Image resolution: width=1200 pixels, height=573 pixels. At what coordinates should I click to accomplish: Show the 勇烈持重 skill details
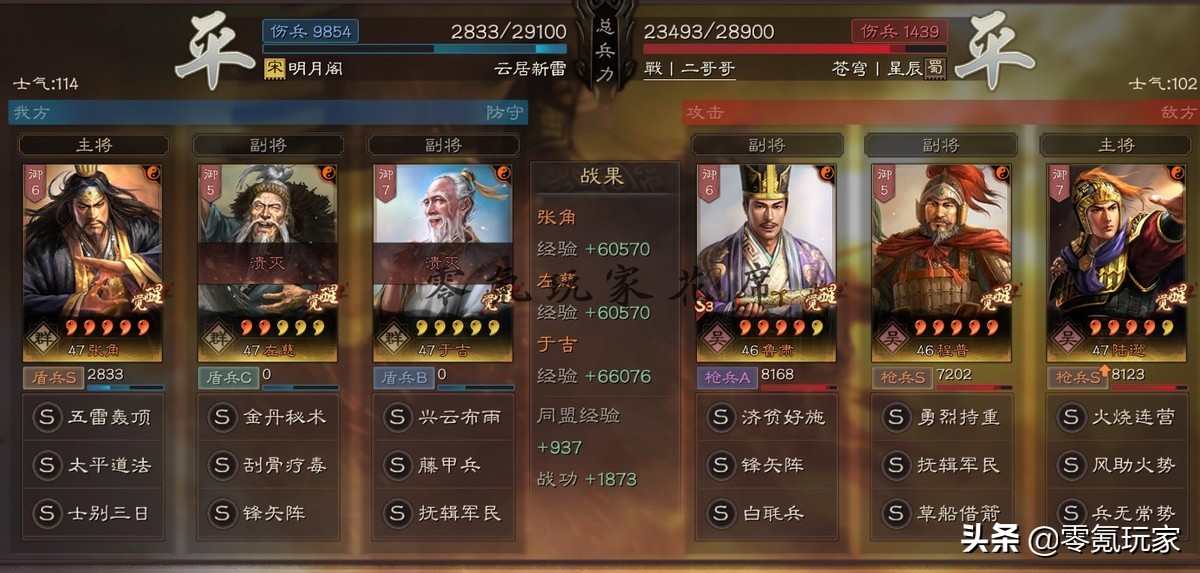[x=941, y=417]
